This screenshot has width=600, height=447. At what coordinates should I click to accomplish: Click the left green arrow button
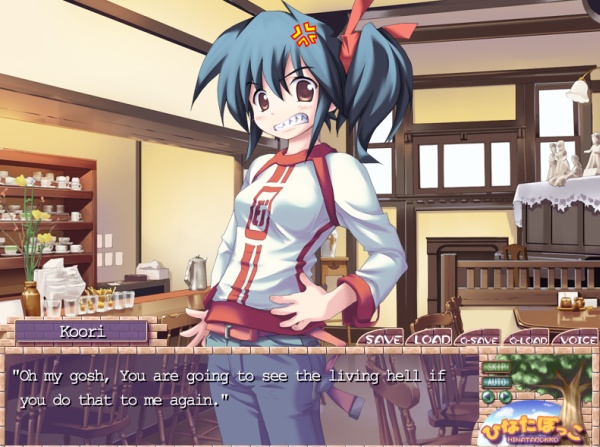[489, 397]
